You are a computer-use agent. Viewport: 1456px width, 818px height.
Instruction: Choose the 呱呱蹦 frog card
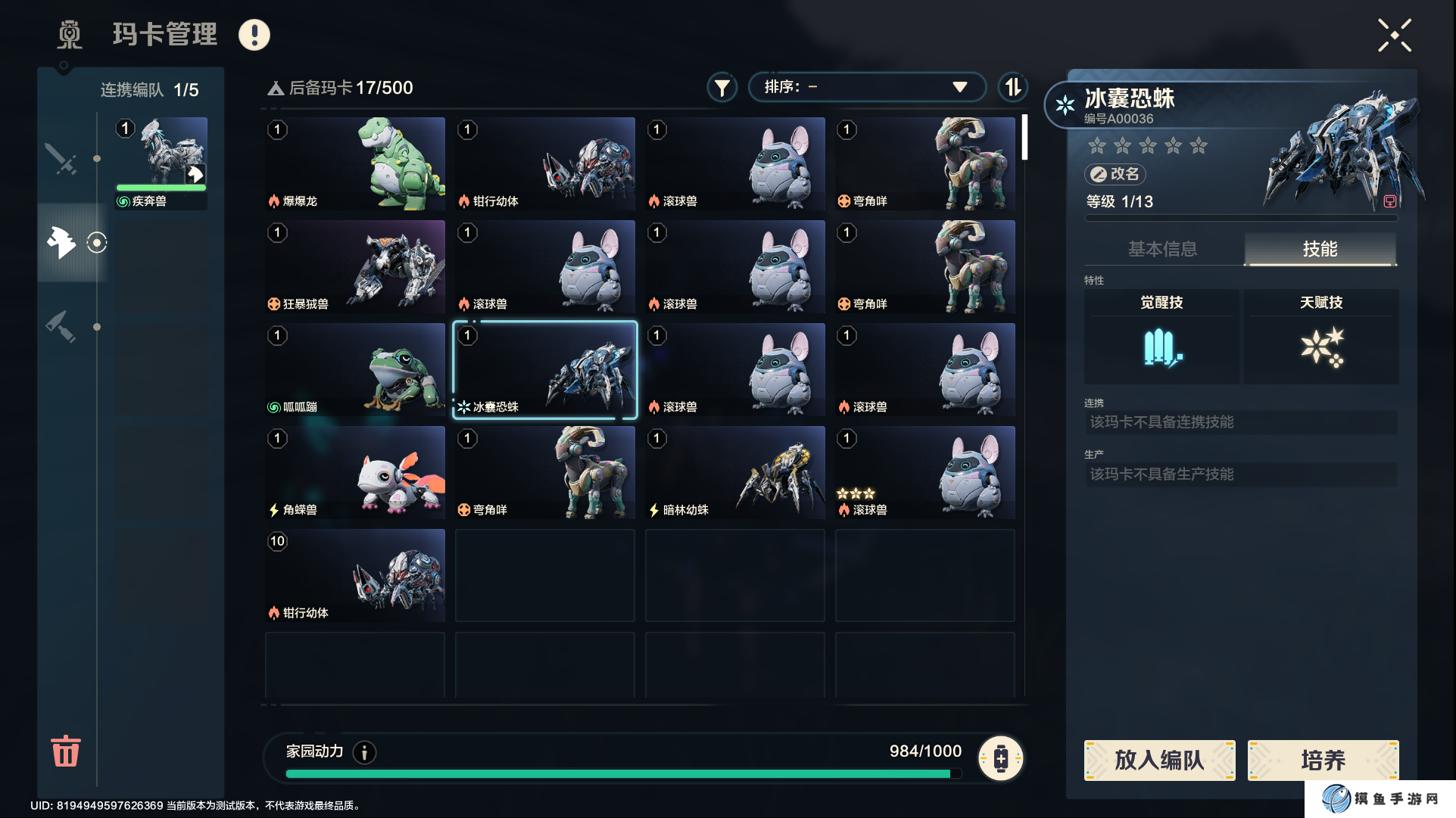[355, 369]
